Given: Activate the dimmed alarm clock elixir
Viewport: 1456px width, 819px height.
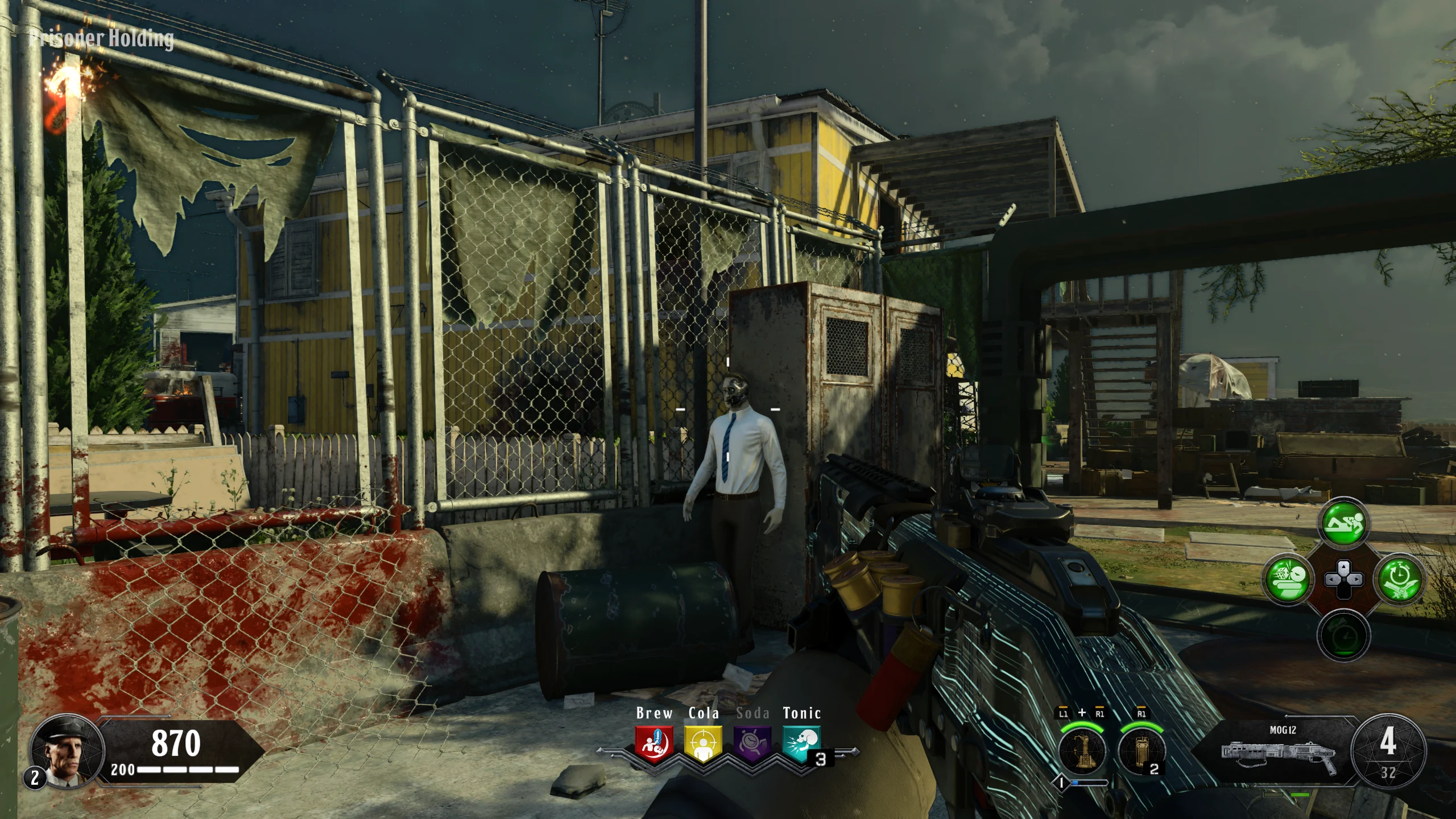Looking at the screenshot, I should pyautogui.click(x=1343, y=635).
